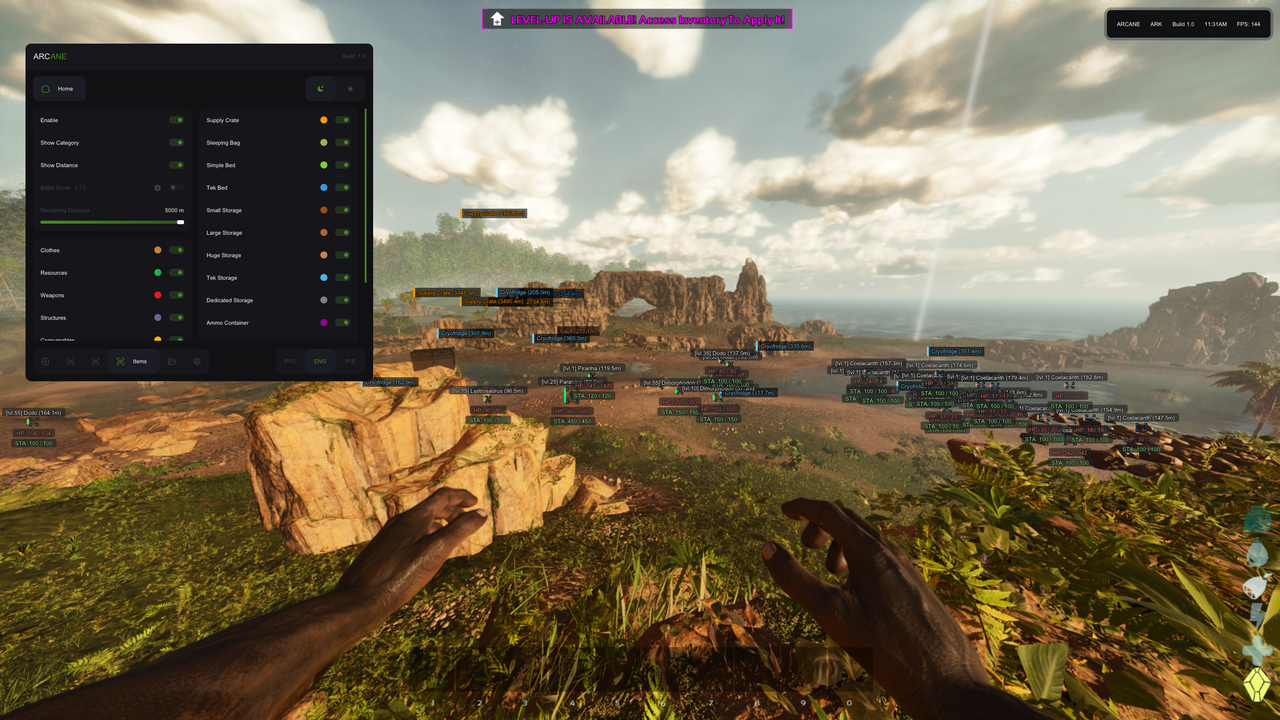Screen dimensions: 1280x720
Task: Toggle the Ammo Container switch
Action: coord(343,323)
